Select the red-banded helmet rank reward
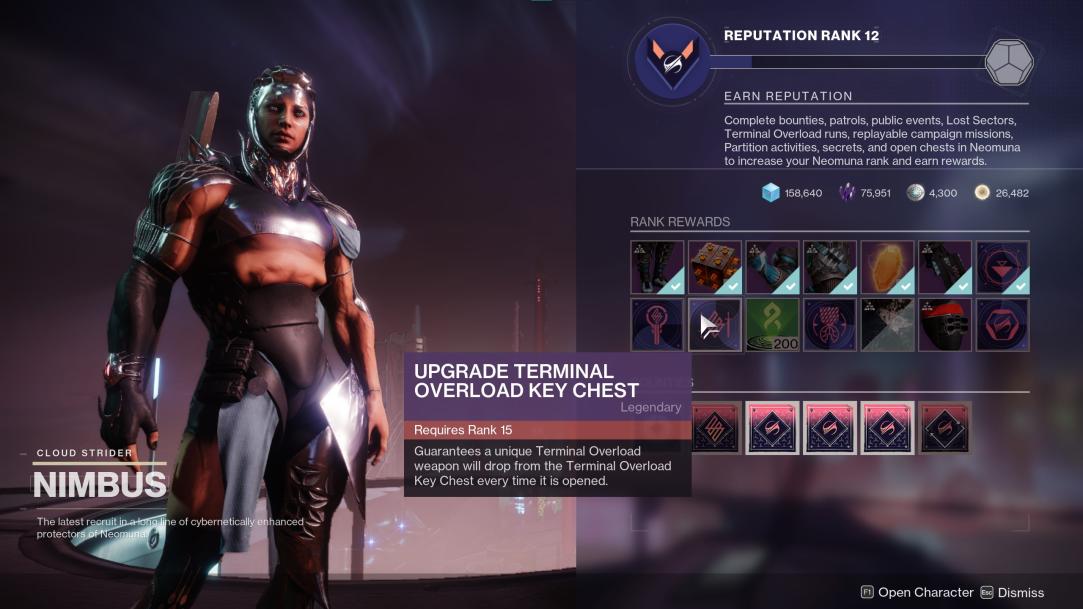Screen dimensions: 1083x609 pos(945,325)
